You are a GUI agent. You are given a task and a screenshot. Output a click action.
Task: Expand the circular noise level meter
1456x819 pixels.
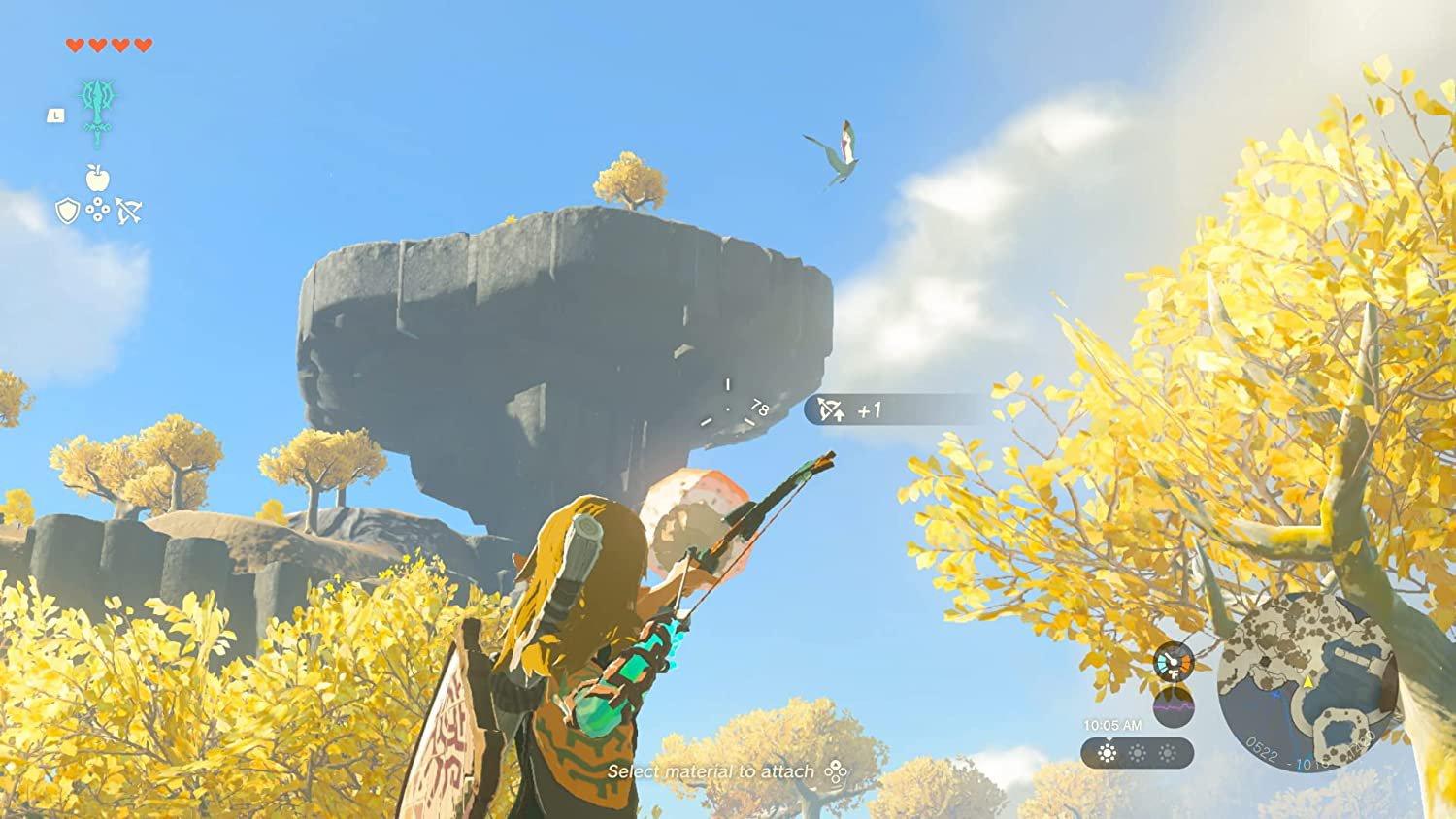point(1173,706)
